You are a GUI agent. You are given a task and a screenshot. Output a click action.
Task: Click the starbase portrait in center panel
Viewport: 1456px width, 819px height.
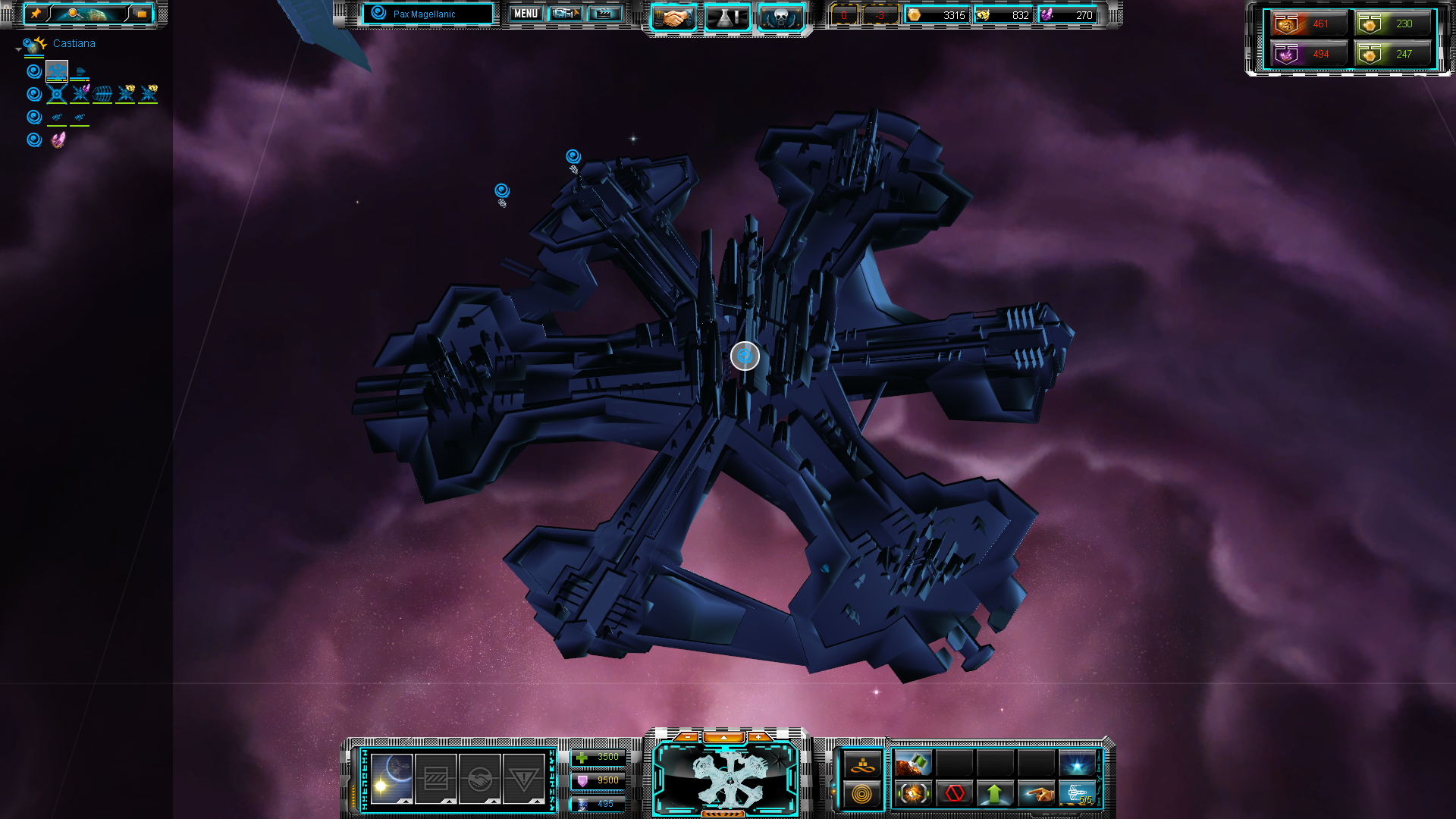(726, 777)
